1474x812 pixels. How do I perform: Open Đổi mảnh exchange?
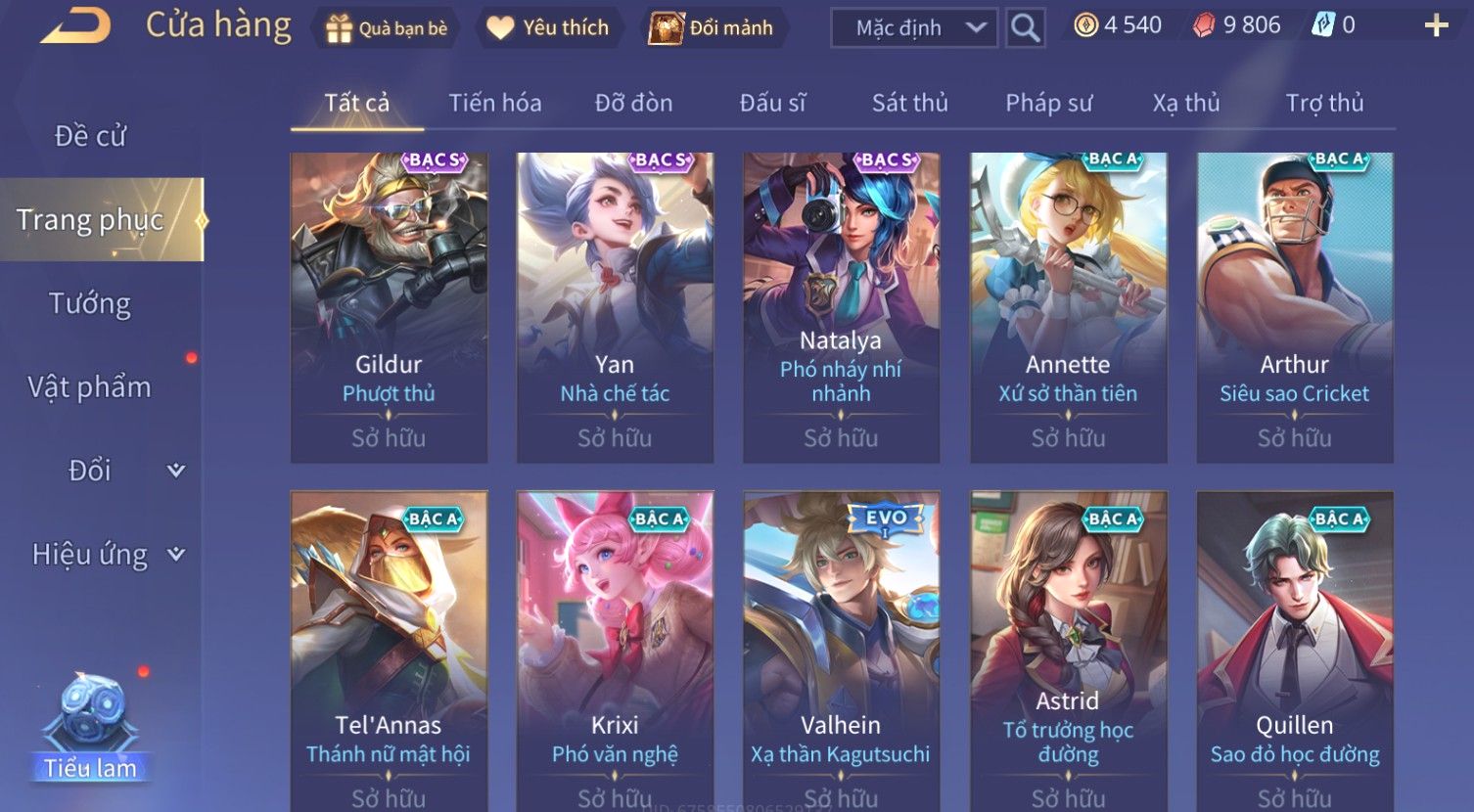[712, 28]
